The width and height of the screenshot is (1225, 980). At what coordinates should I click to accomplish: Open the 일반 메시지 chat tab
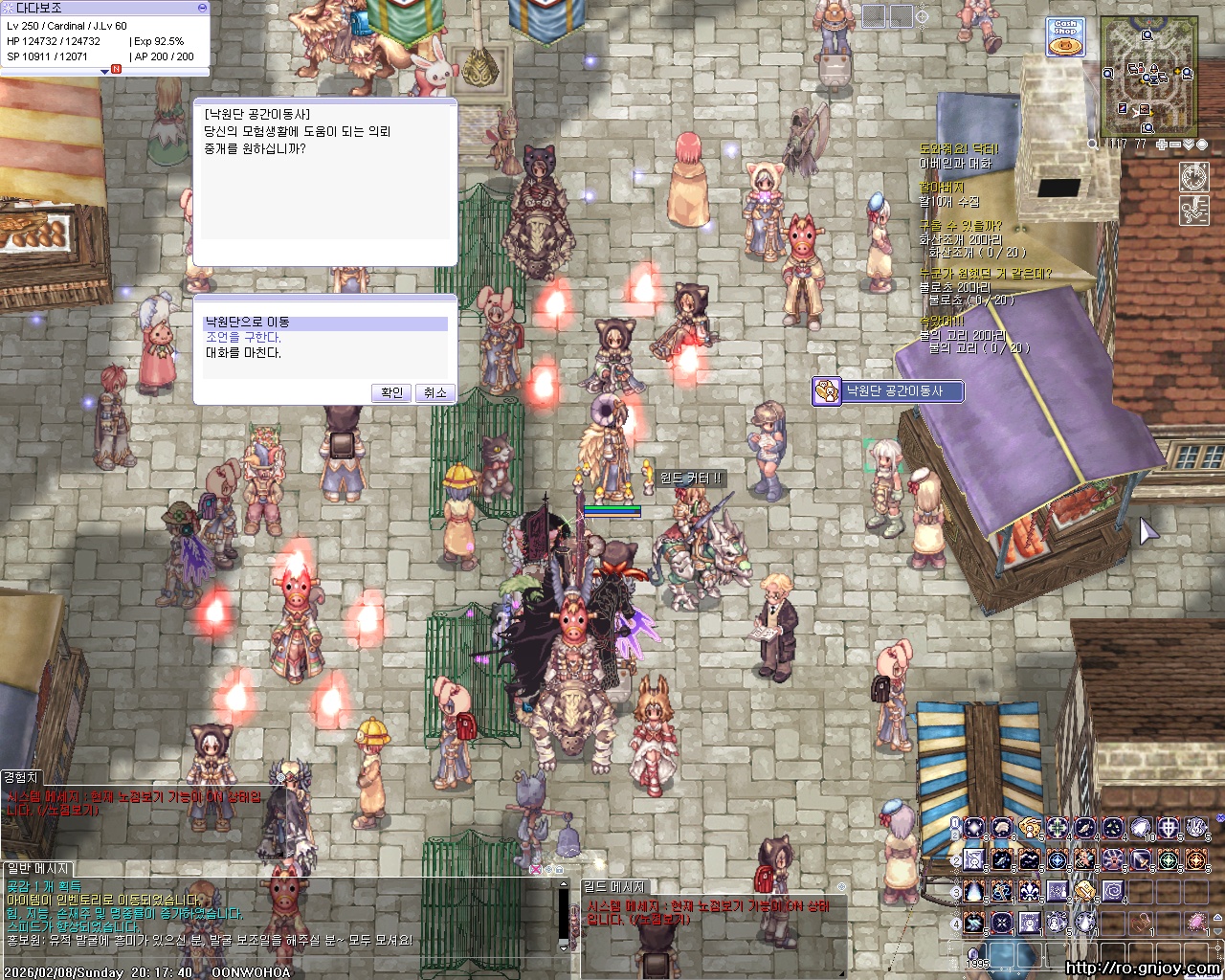pos(36,868)
